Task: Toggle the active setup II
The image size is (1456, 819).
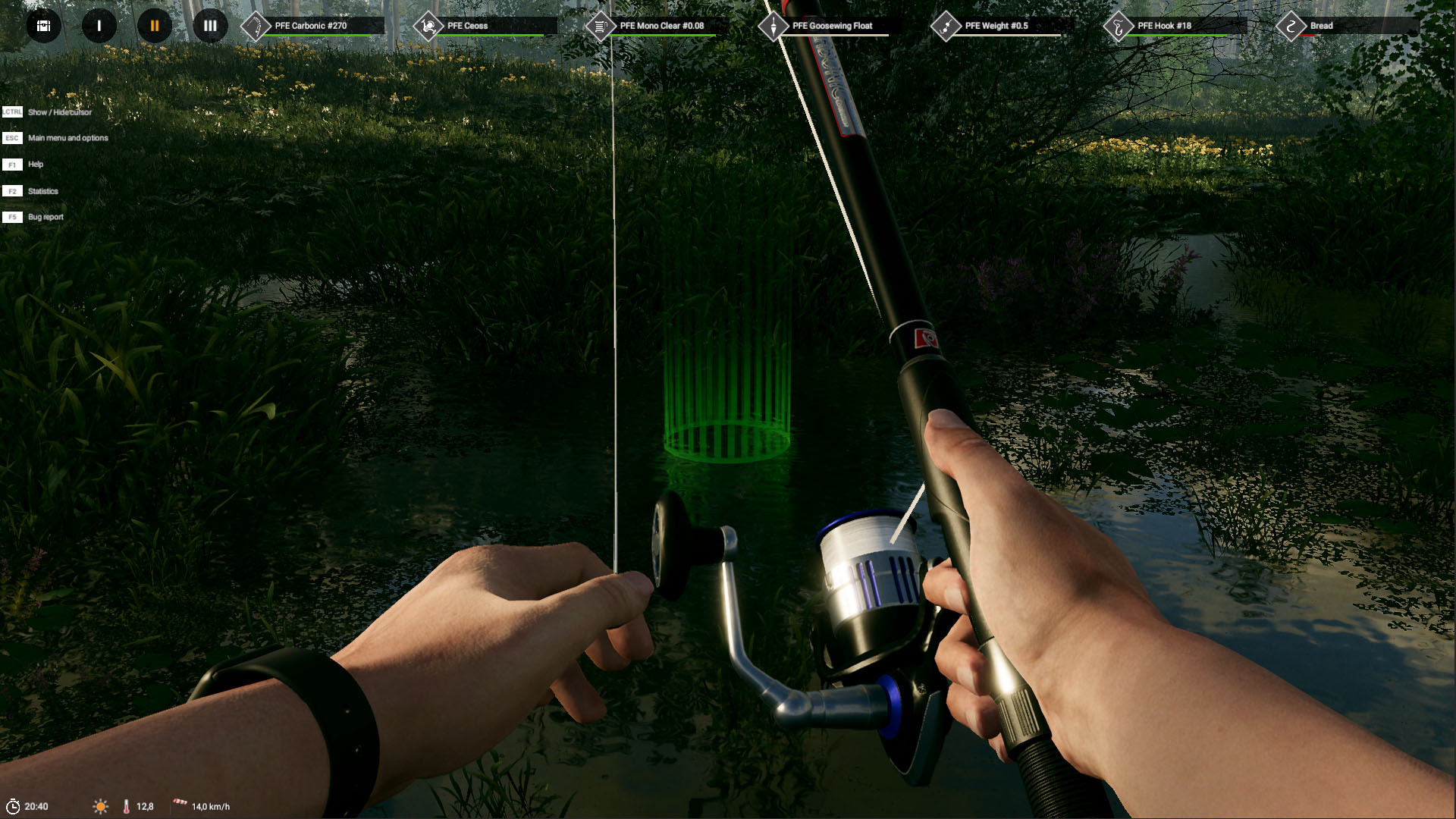Action: (x=154, y=27)
